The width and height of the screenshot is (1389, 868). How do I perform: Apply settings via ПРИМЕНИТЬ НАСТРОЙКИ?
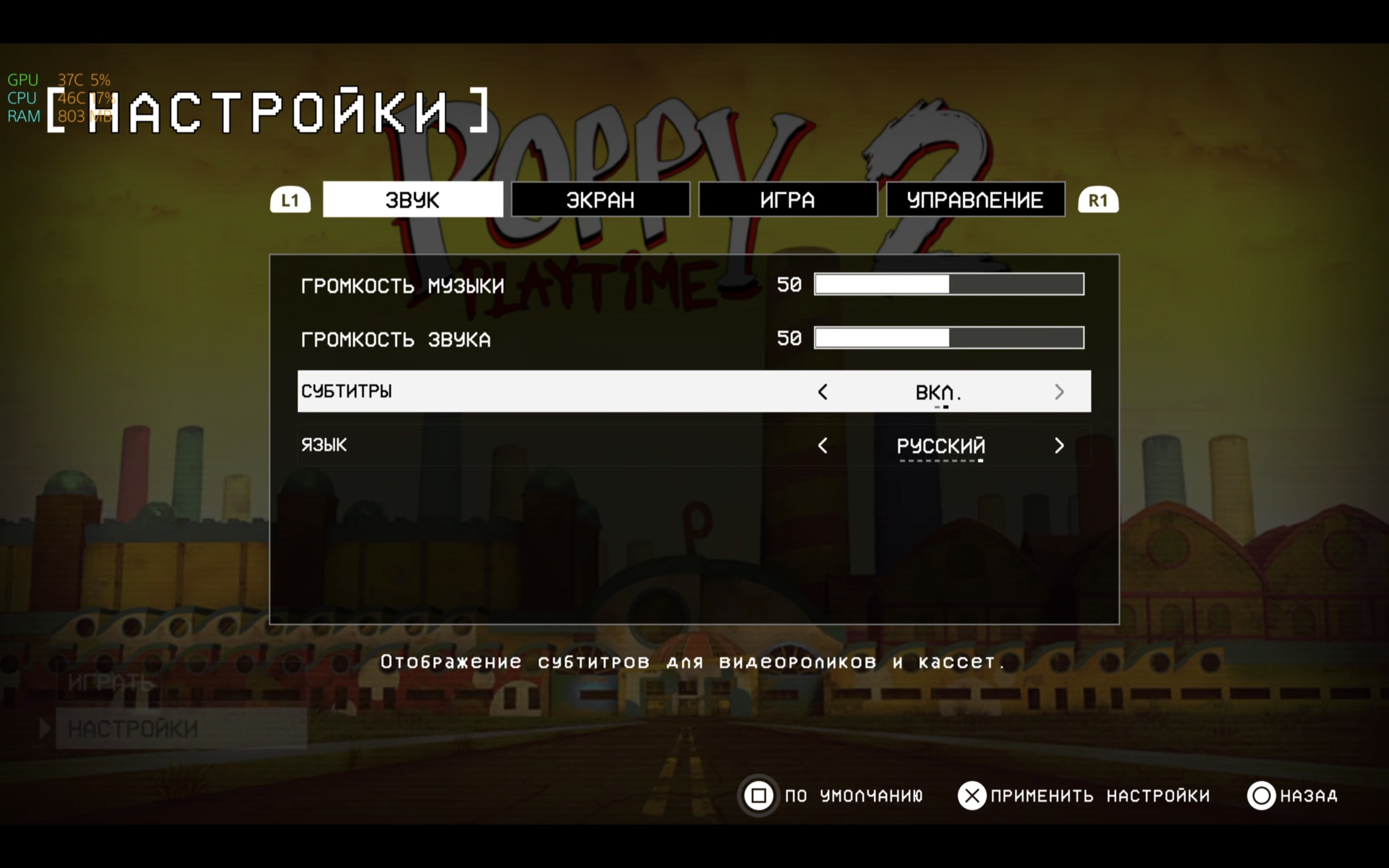[1100, 796]
